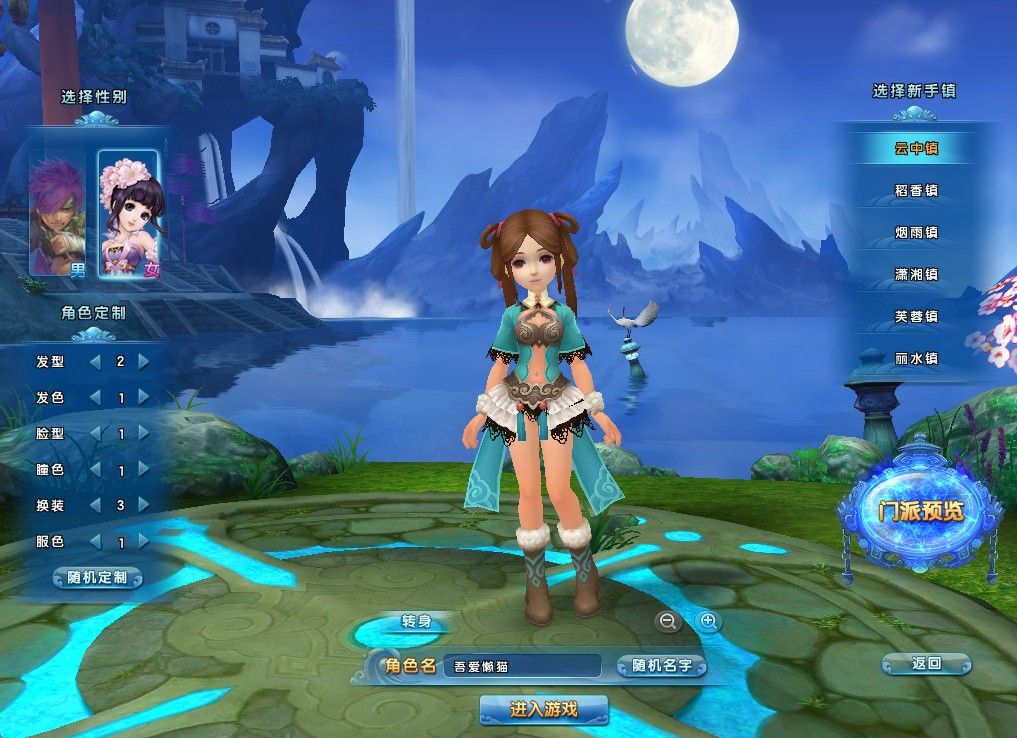
Task: Click the right arrow next to 服色
Action: click(x=144, y=541)
